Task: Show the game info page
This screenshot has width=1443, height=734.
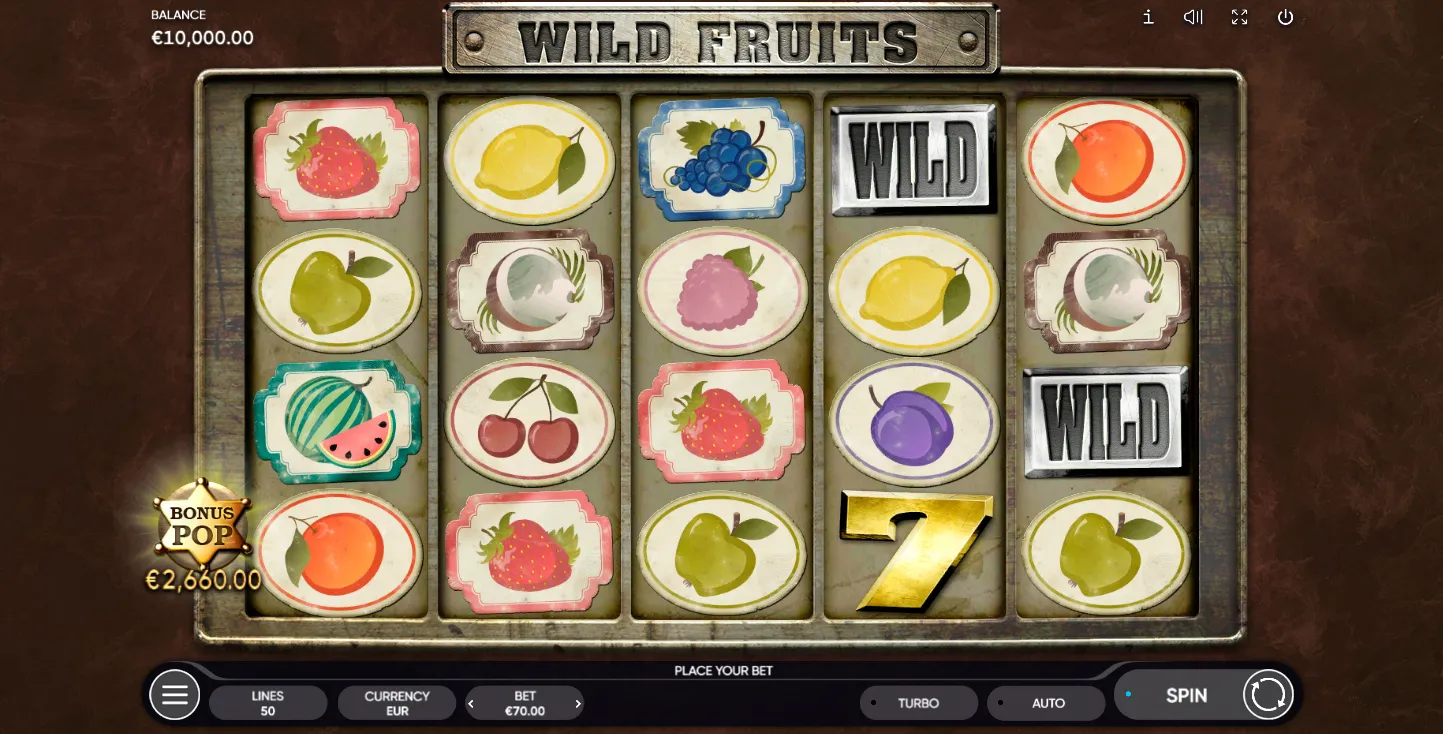Action: pyautogui.click(x=1148, y=17)
